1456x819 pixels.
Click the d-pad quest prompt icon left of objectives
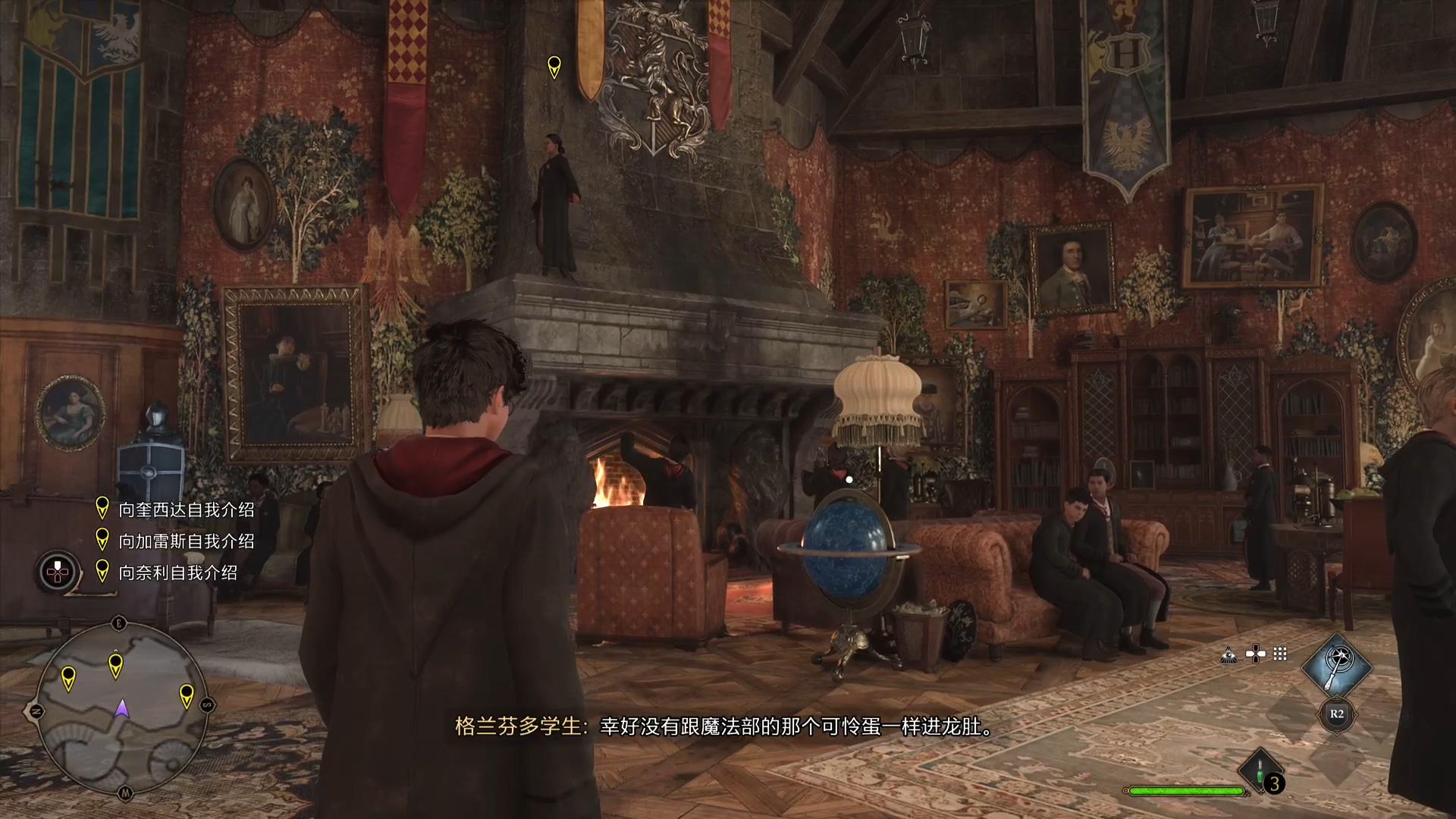(56, 570)
